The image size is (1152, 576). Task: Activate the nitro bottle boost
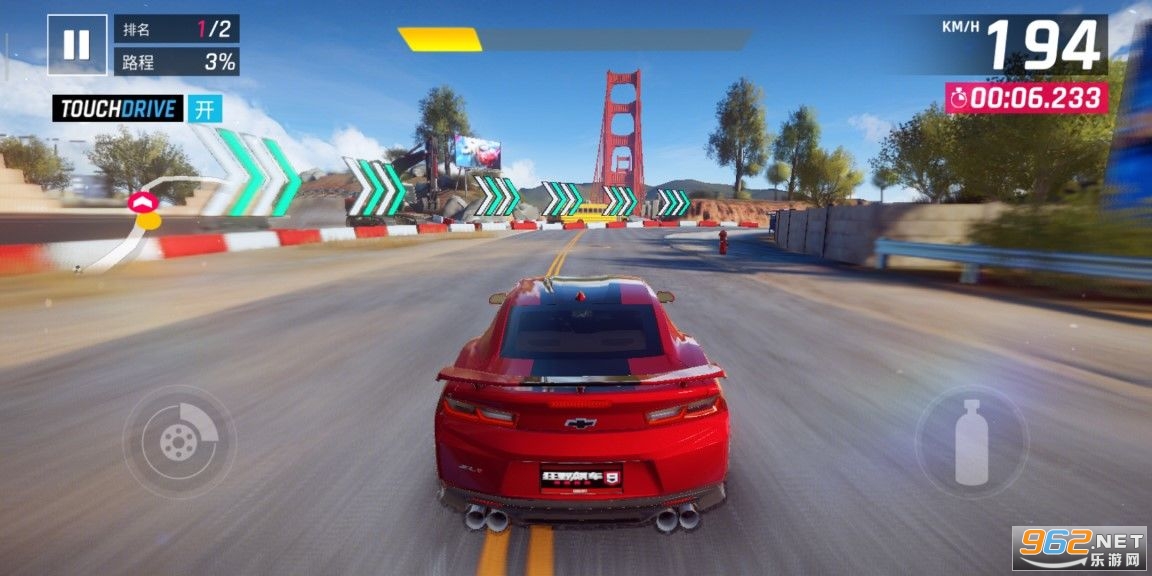point(971,441)
